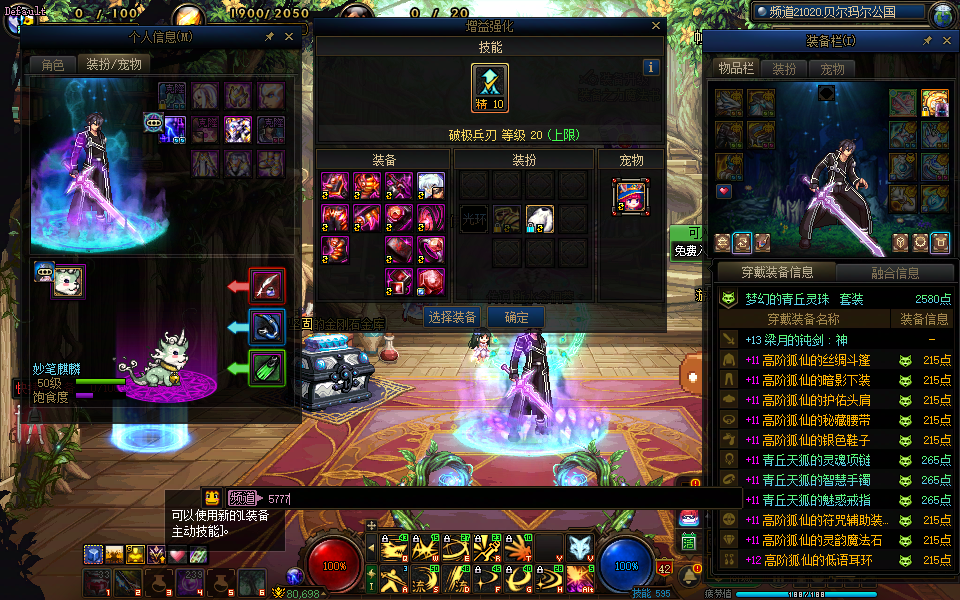The image size is (960, 600).
Task: Open the 频道 chat channel selector
Action: (x=241, y=497)
